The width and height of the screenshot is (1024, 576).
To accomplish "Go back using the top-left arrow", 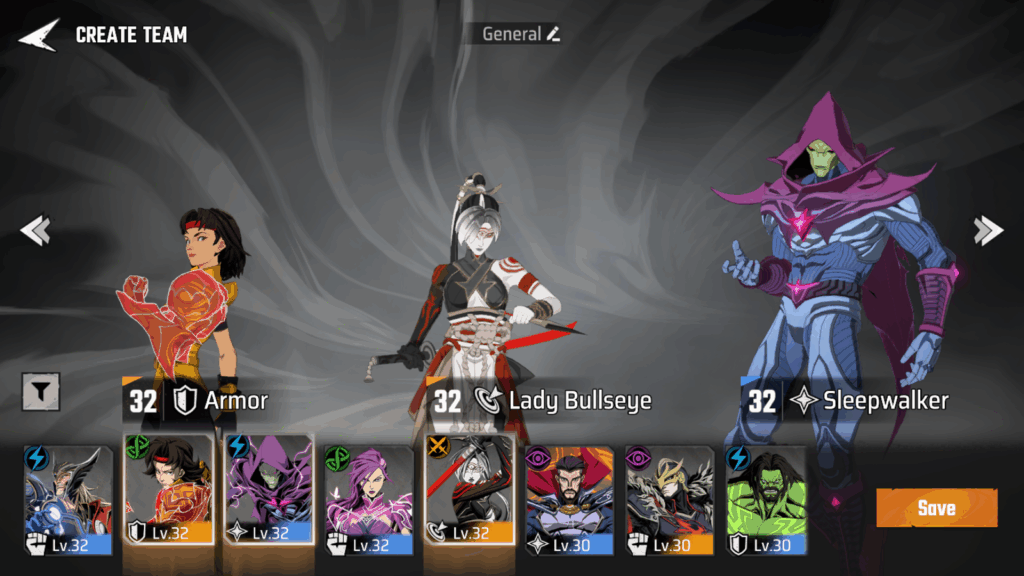I will pos(38,35).
